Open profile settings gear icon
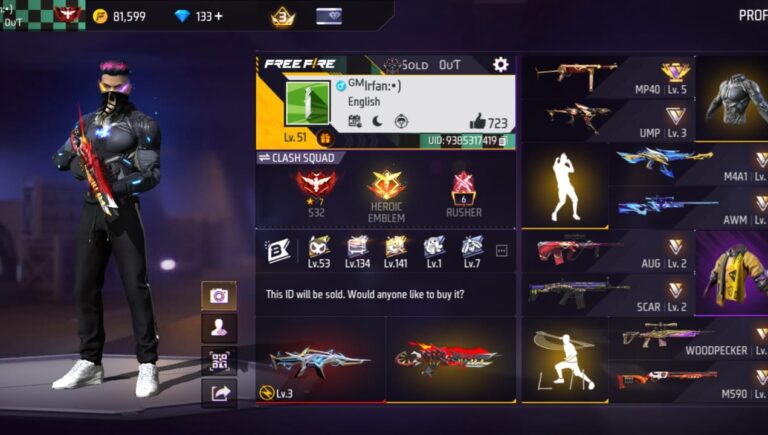Screen dimensions: 768x435 click(x=500, y=65)
